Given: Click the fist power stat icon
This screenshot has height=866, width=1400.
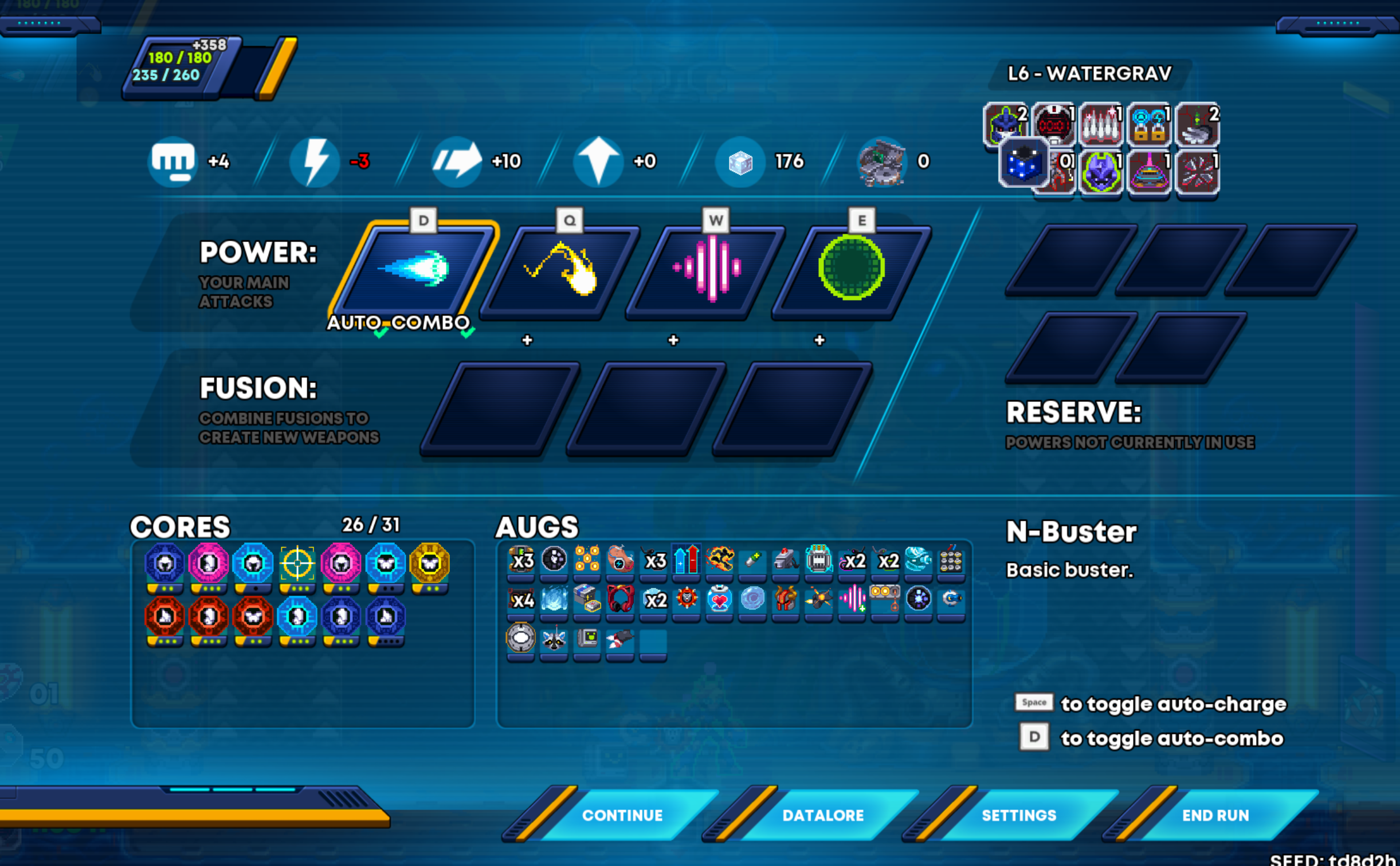Looking at the screenshot, I should pyautogui.click(x=172, y=162).
